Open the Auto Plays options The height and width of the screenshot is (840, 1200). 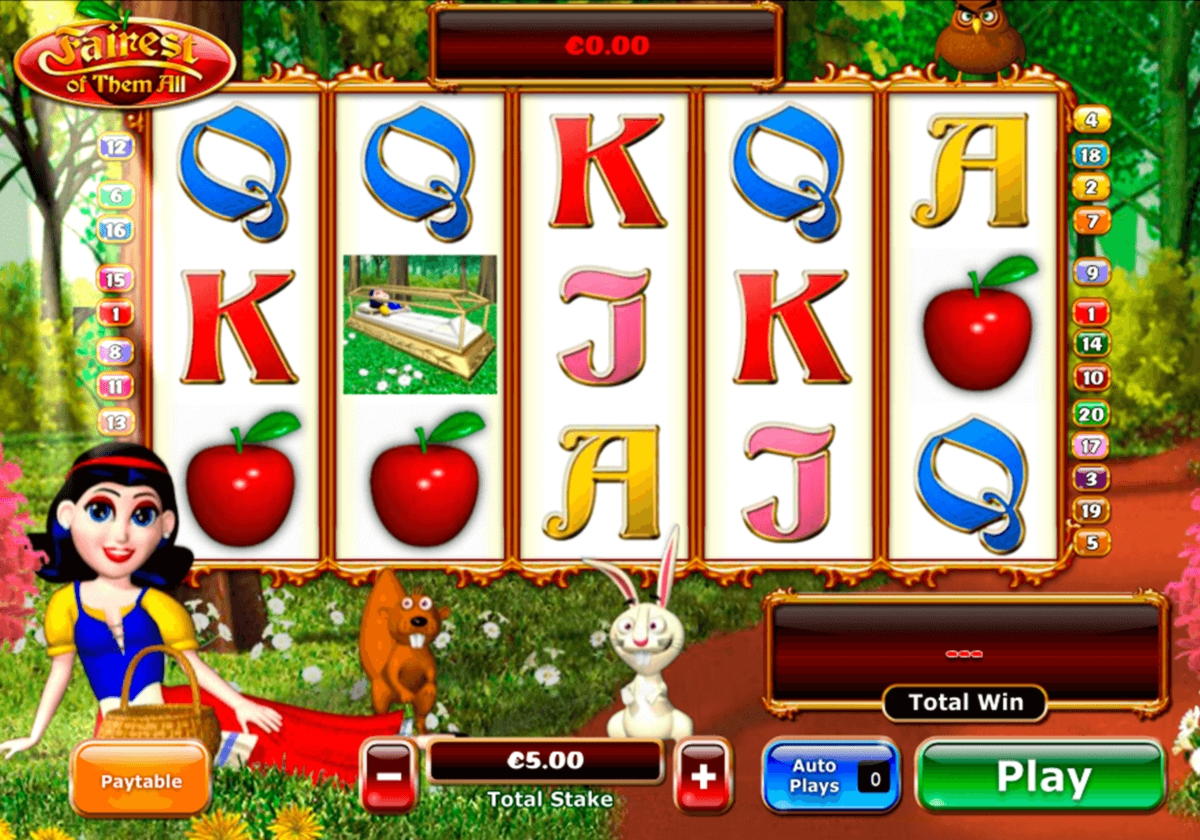831,777
